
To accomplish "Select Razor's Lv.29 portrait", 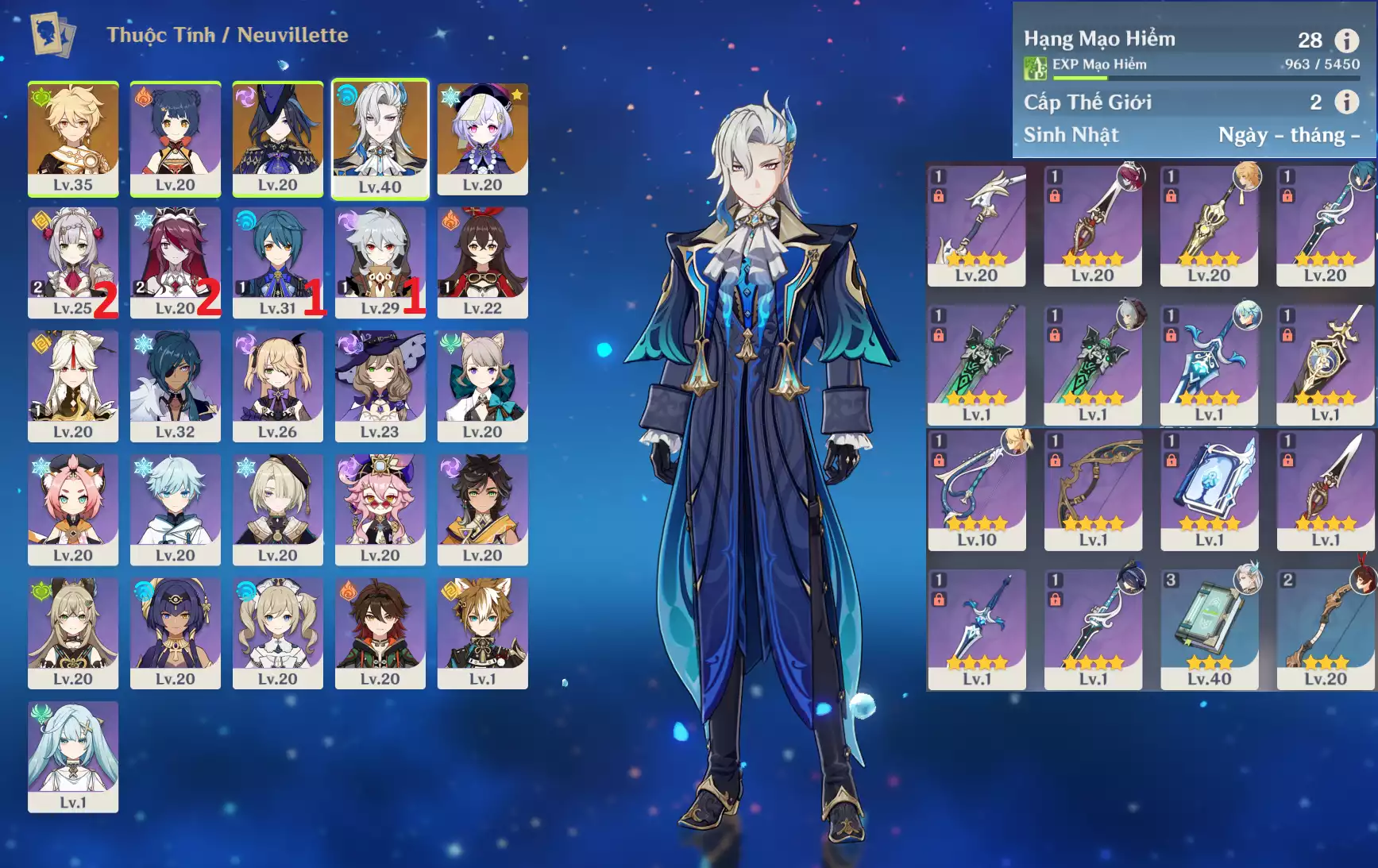I will [x=380, y=262].
